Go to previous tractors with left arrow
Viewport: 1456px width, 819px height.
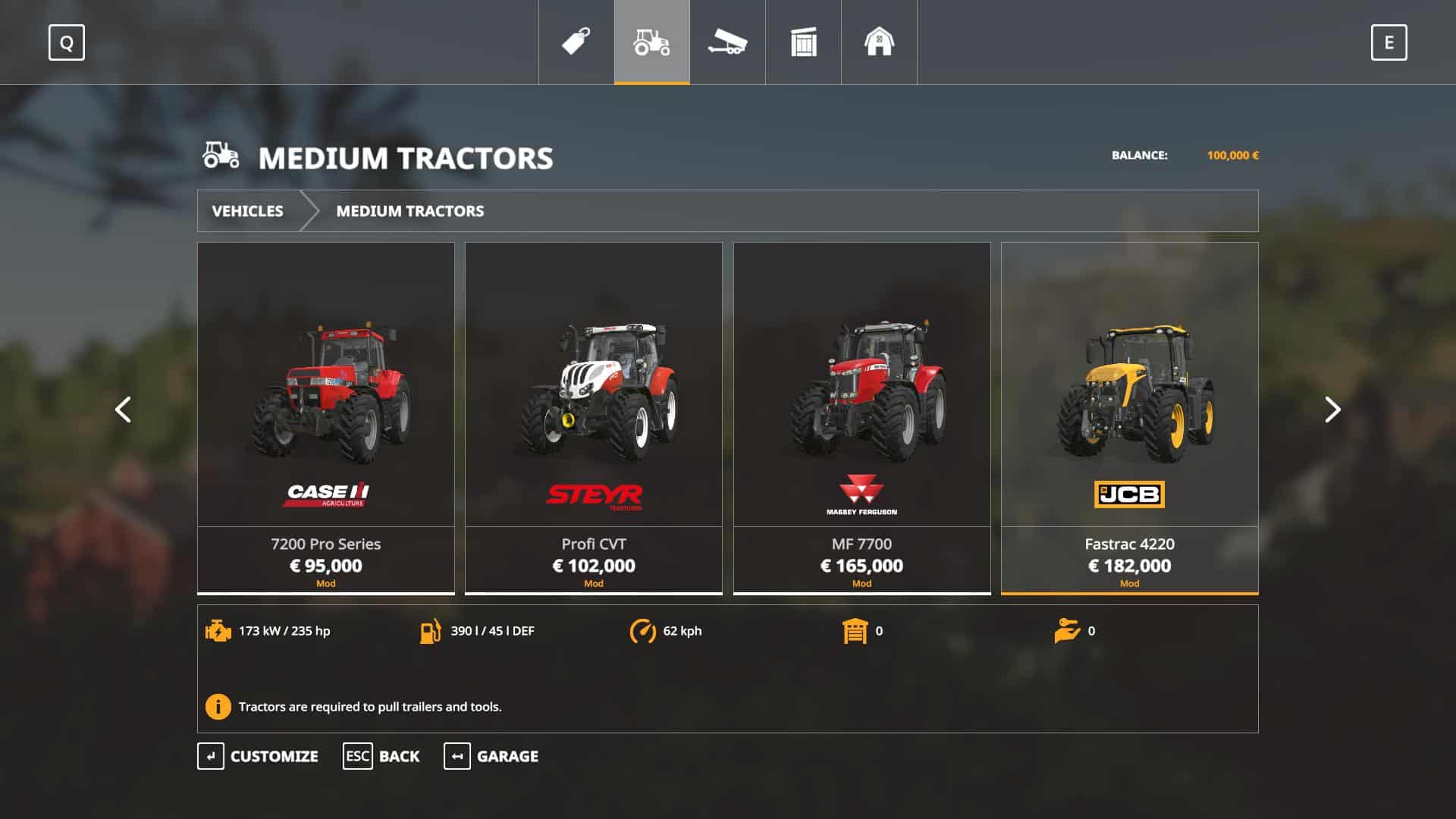[123, 410]
